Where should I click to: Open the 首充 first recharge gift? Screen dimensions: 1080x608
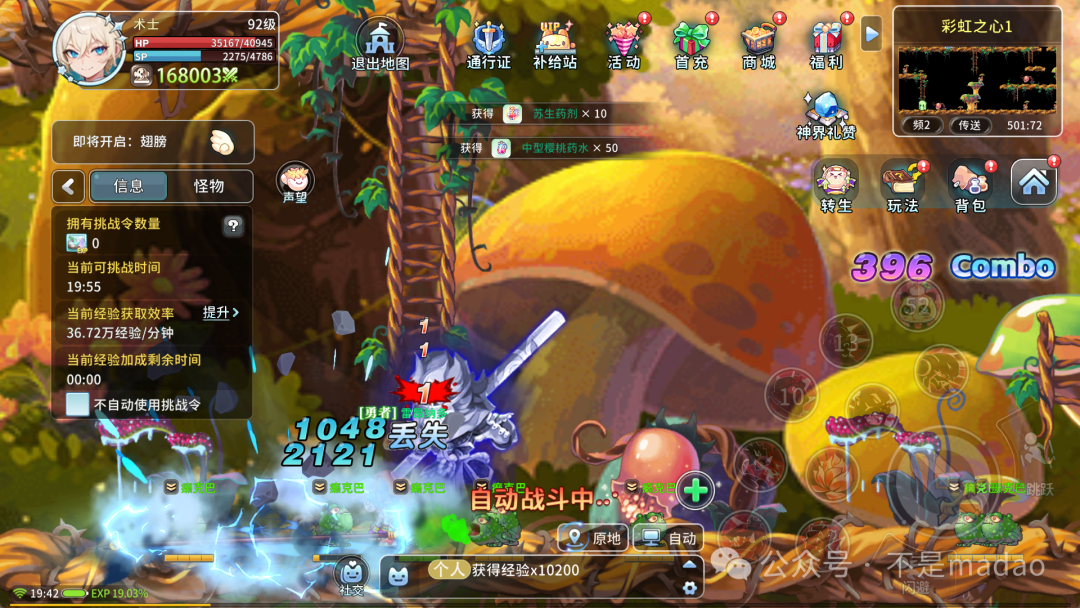(691, 44)
